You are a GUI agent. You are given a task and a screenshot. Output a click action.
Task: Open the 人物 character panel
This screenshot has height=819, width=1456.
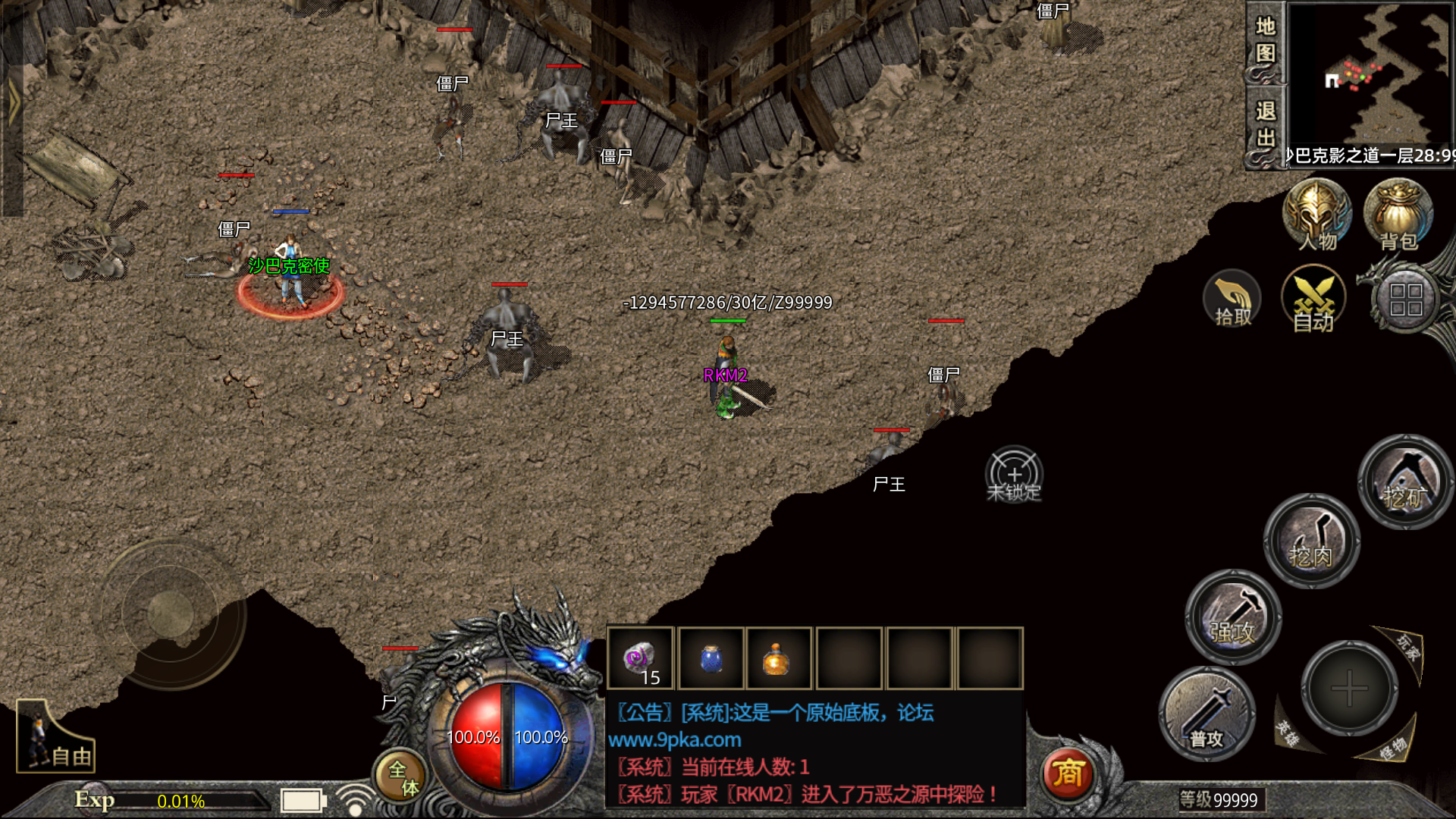tap(1316, 215)
